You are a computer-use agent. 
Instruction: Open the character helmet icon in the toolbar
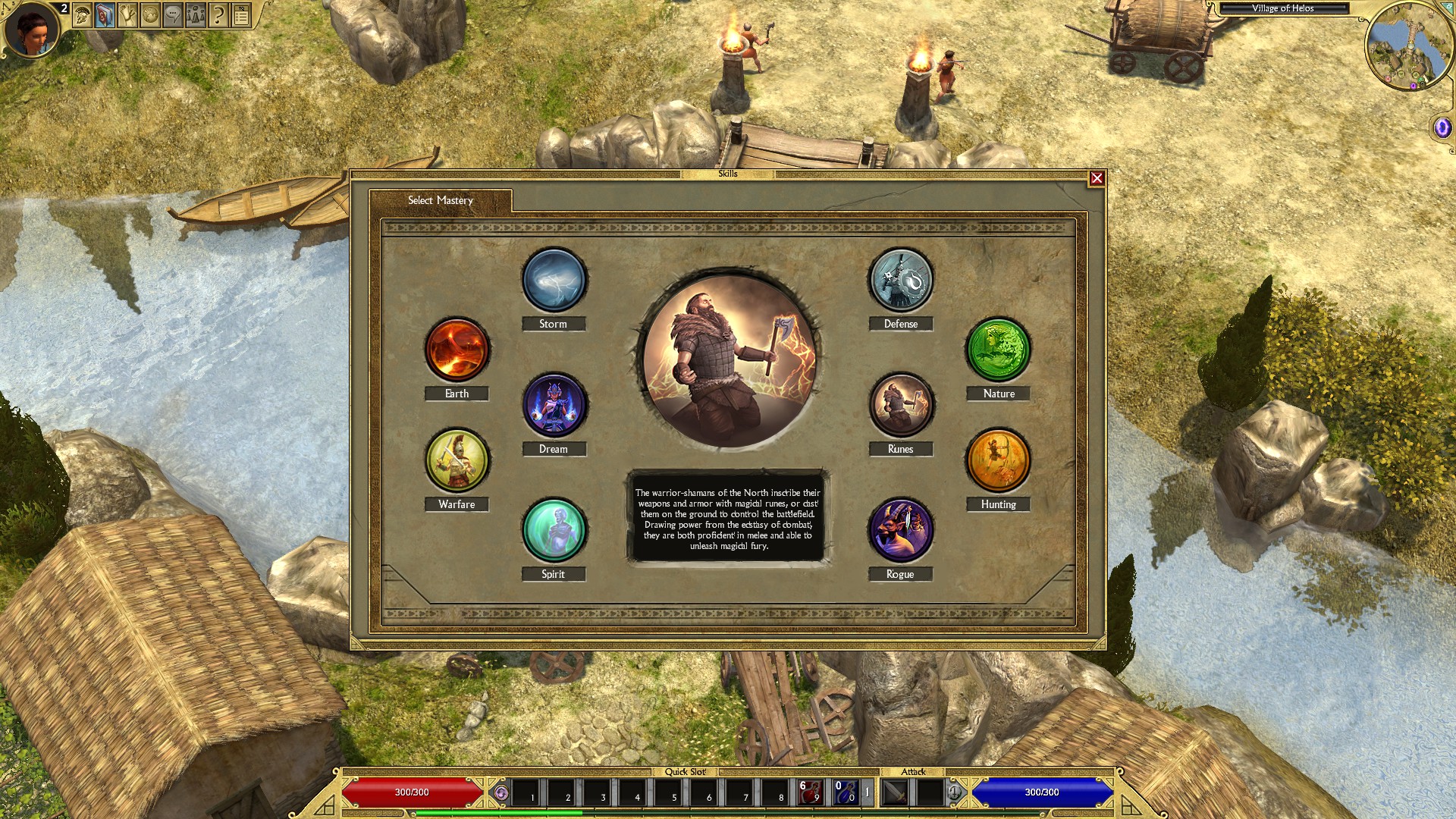83,14
